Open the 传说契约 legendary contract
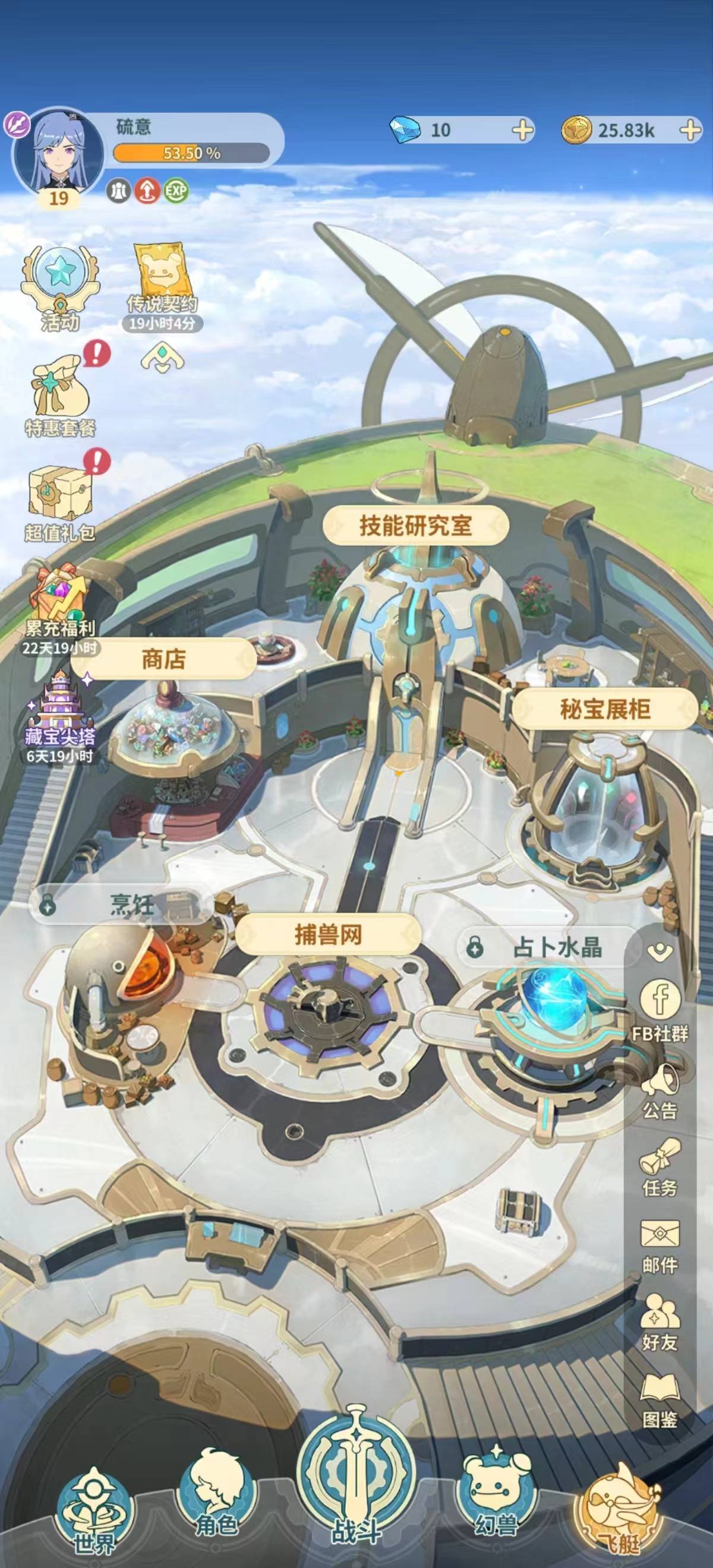 (x=162, y=284)
